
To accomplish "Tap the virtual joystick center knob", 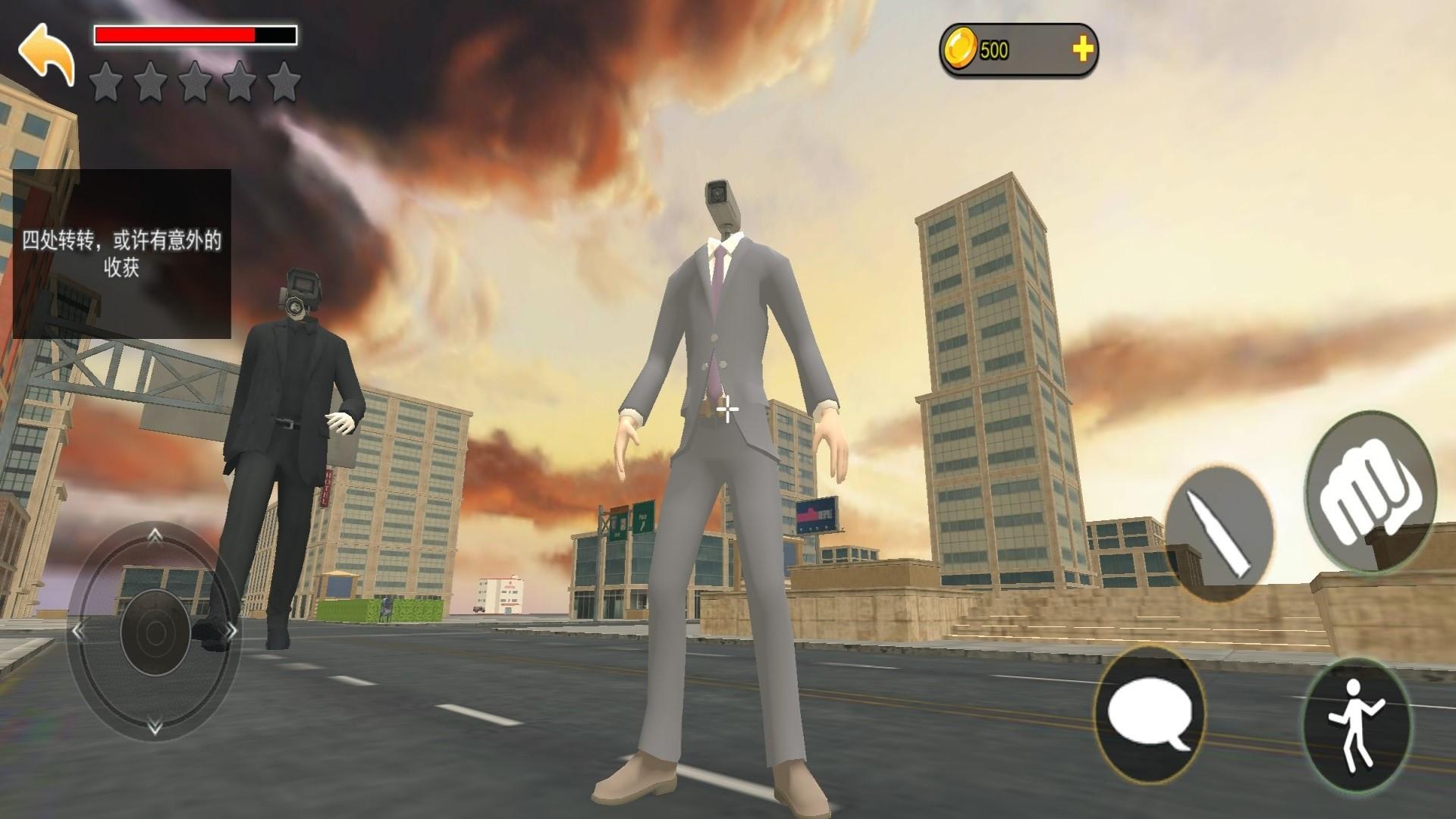I will click(x=155, y=632).
